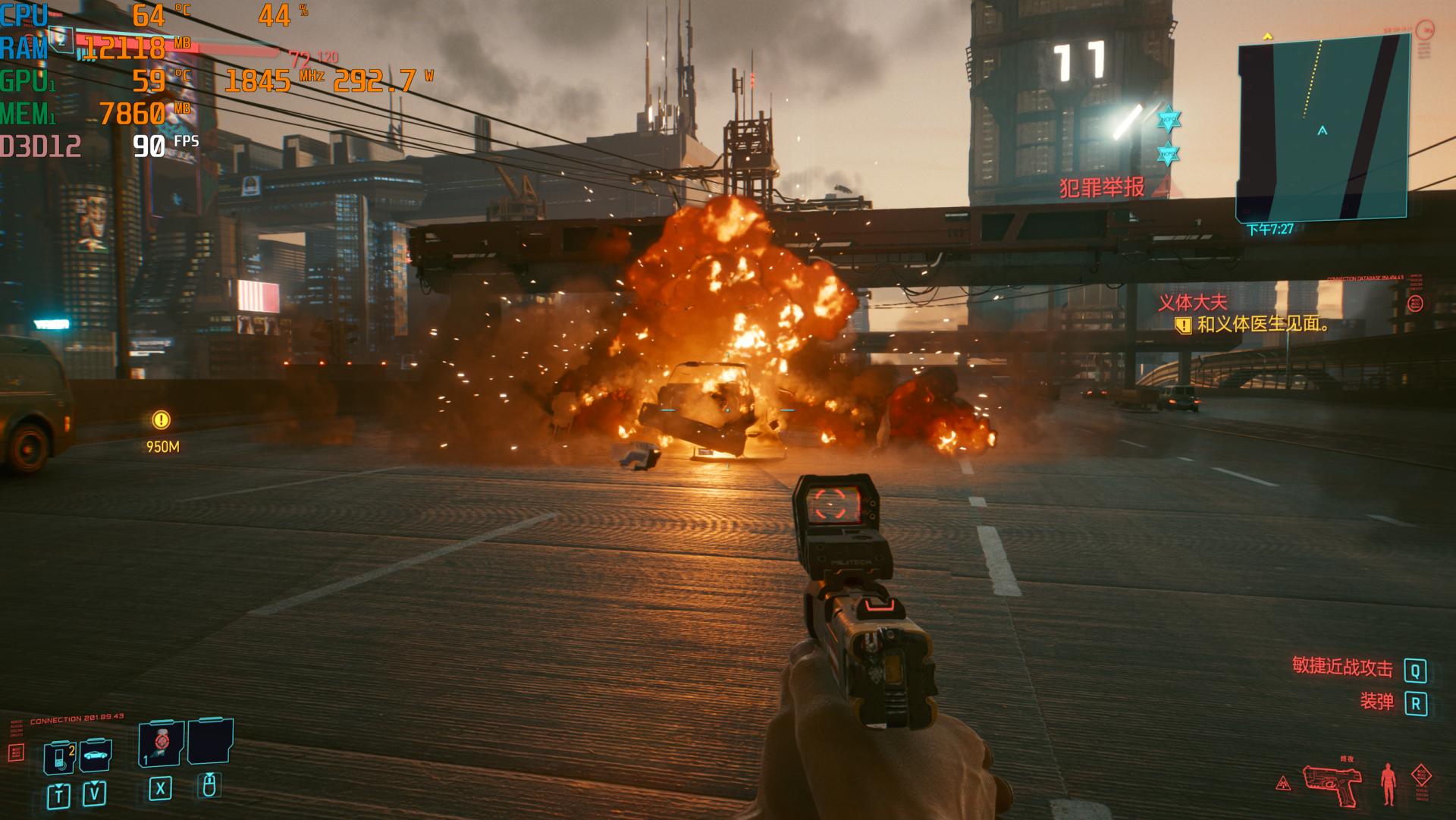Click the upper NCPD wanted star
This screenshot has height=820, width=1456.
pos(1169,120)
